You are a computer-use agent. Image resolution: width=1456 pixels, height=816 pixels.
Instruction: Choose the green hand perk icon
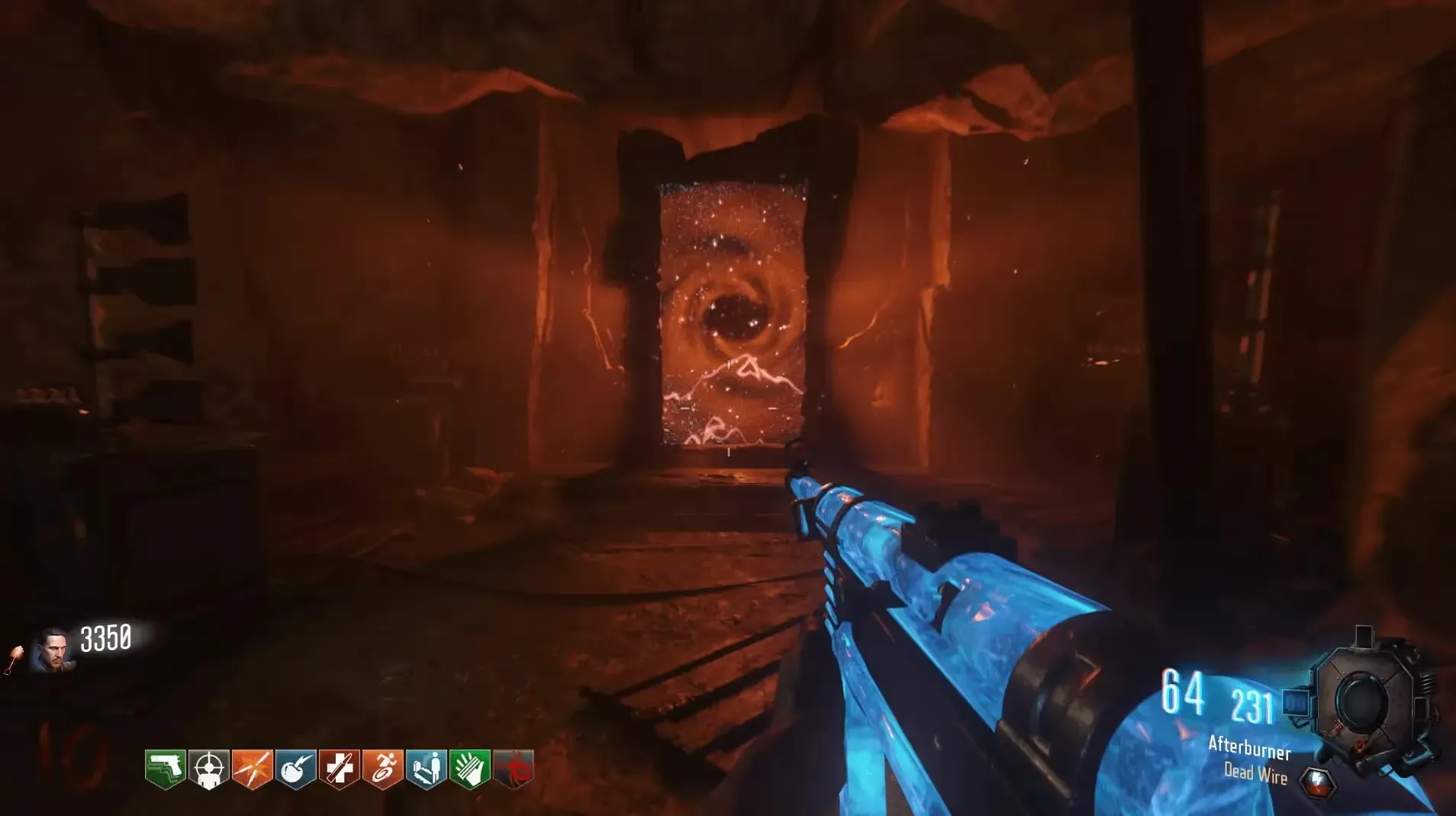click(x=470, y=768)
